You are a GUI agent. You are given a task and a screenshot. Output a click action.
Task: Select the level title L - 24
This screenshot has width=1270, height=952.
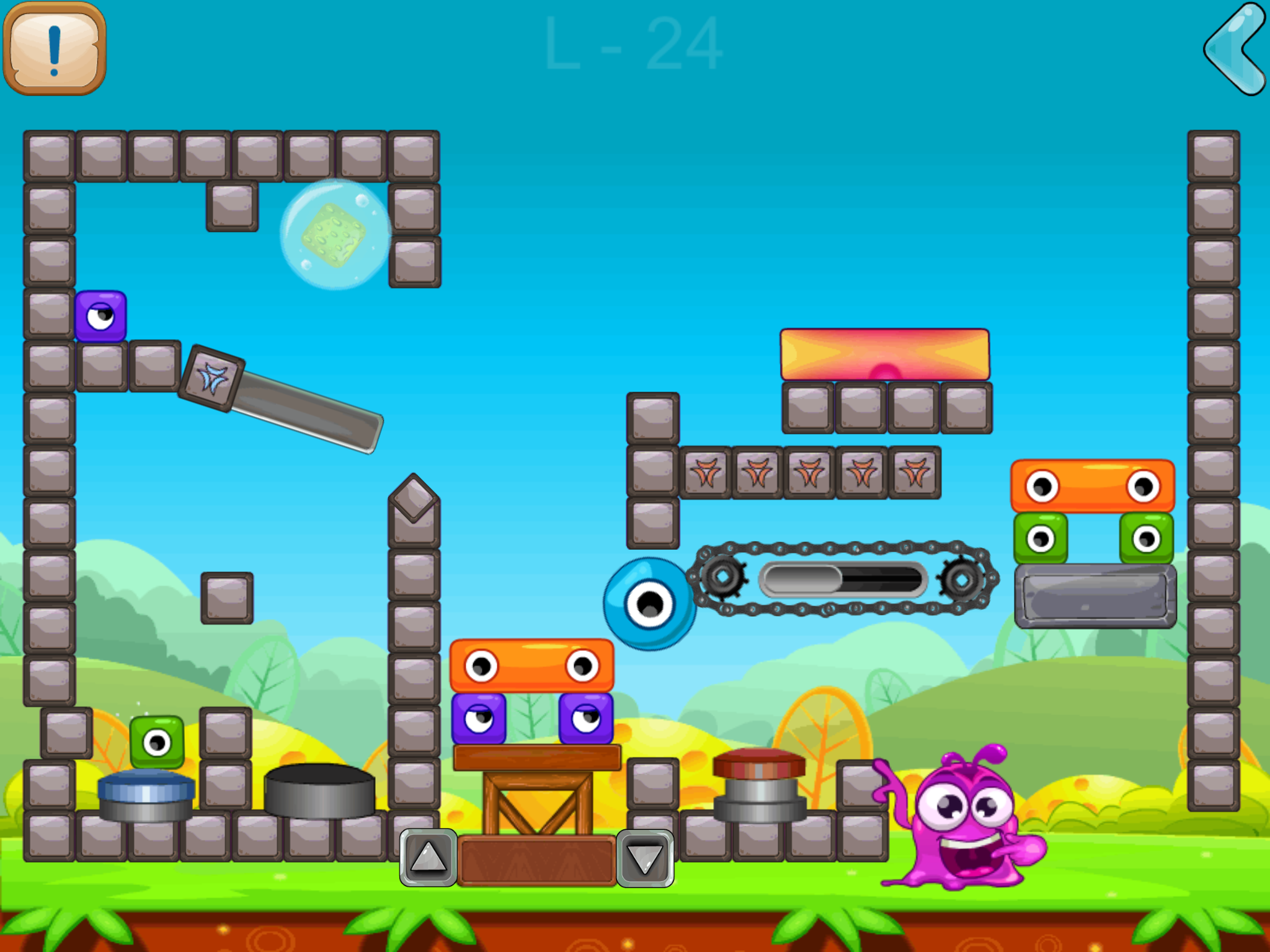tap(632, 44)
